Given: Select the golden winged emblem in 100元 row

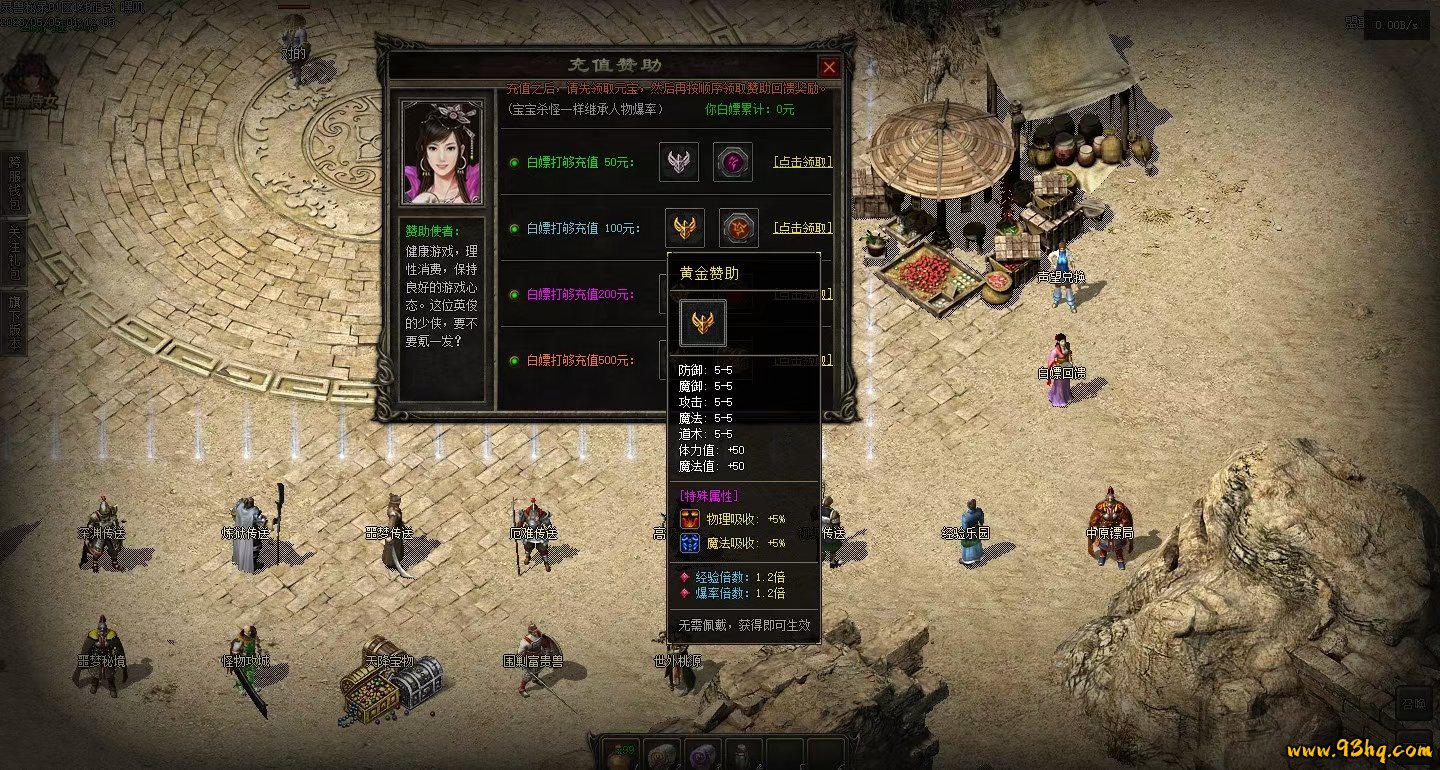Looking at the screenshot, I should [x=685, y=228].
